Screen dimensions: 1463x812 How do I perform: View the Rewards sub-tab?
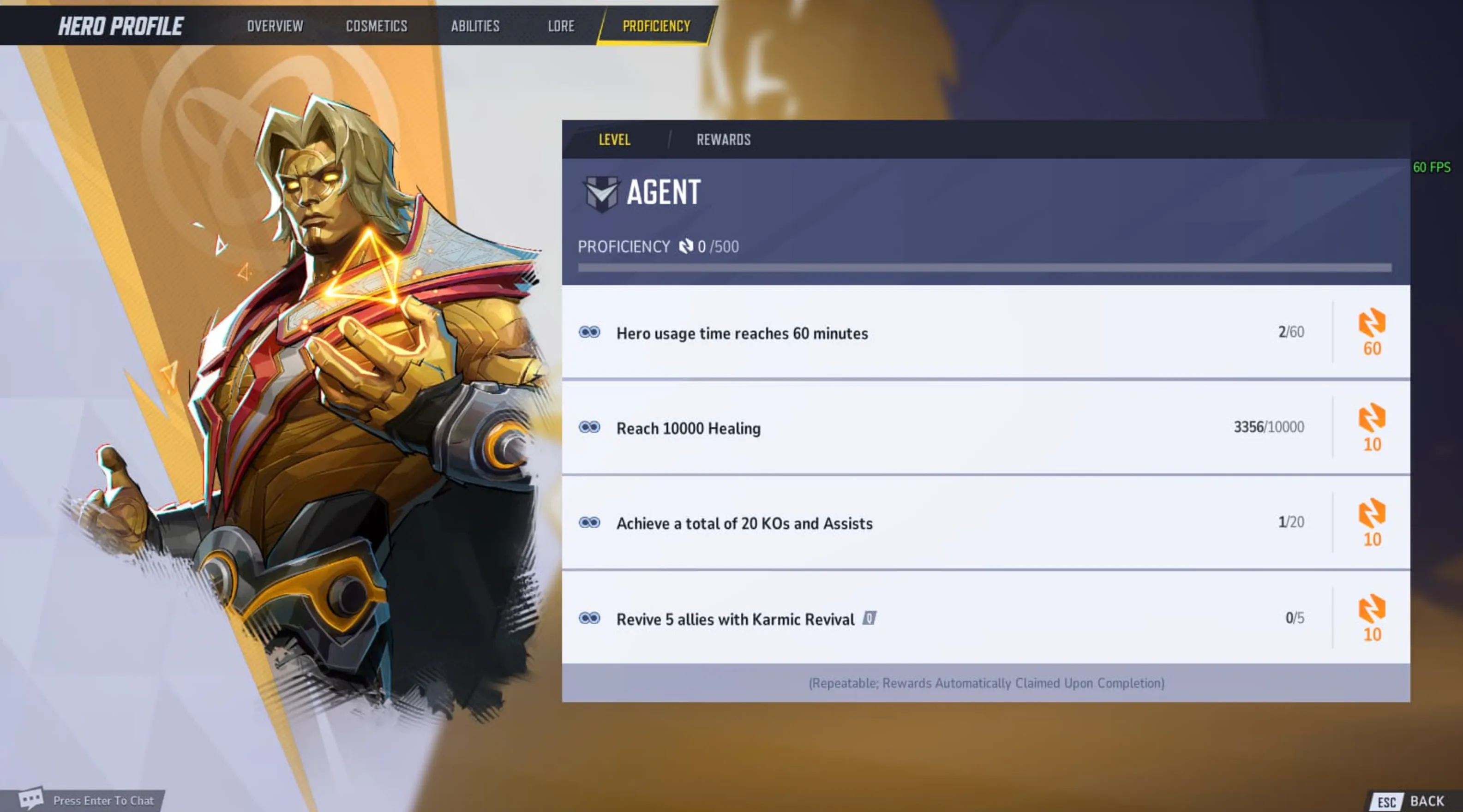point(724,140)
